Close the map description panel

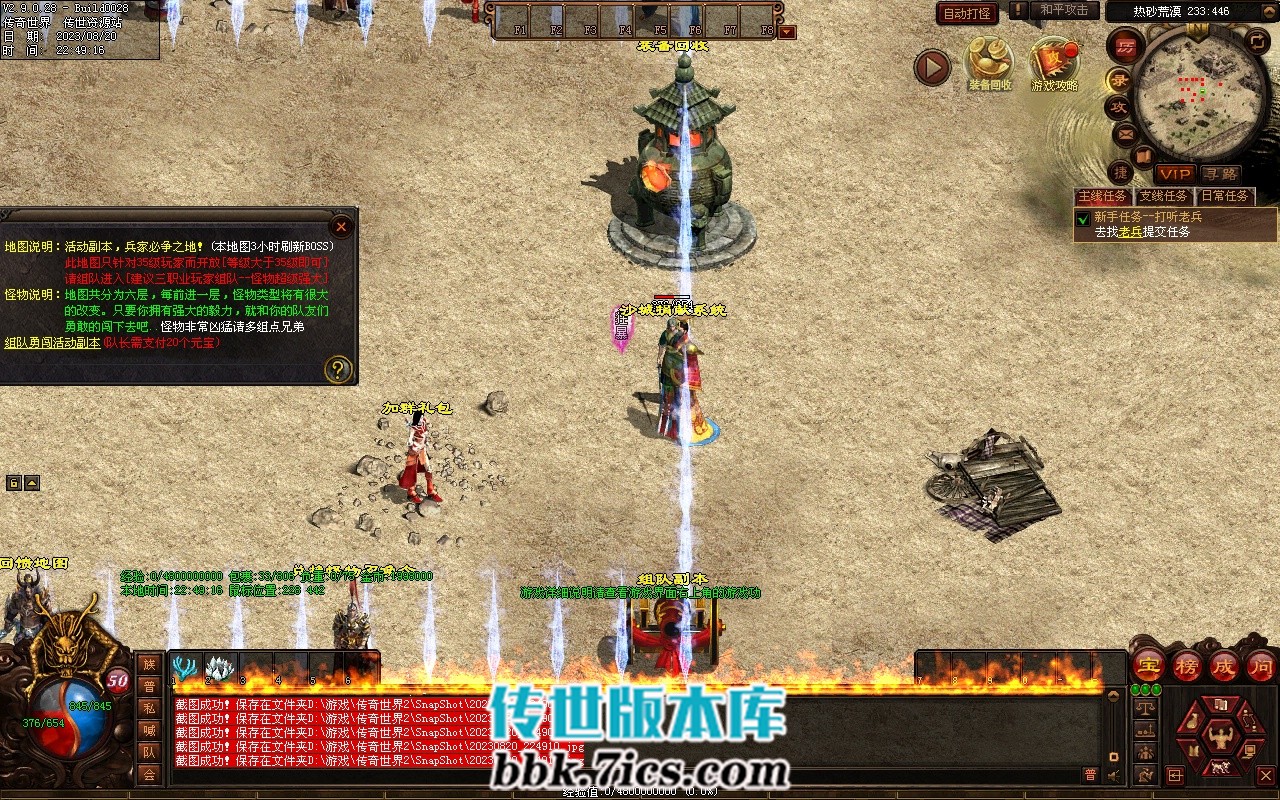pos(341,227)
